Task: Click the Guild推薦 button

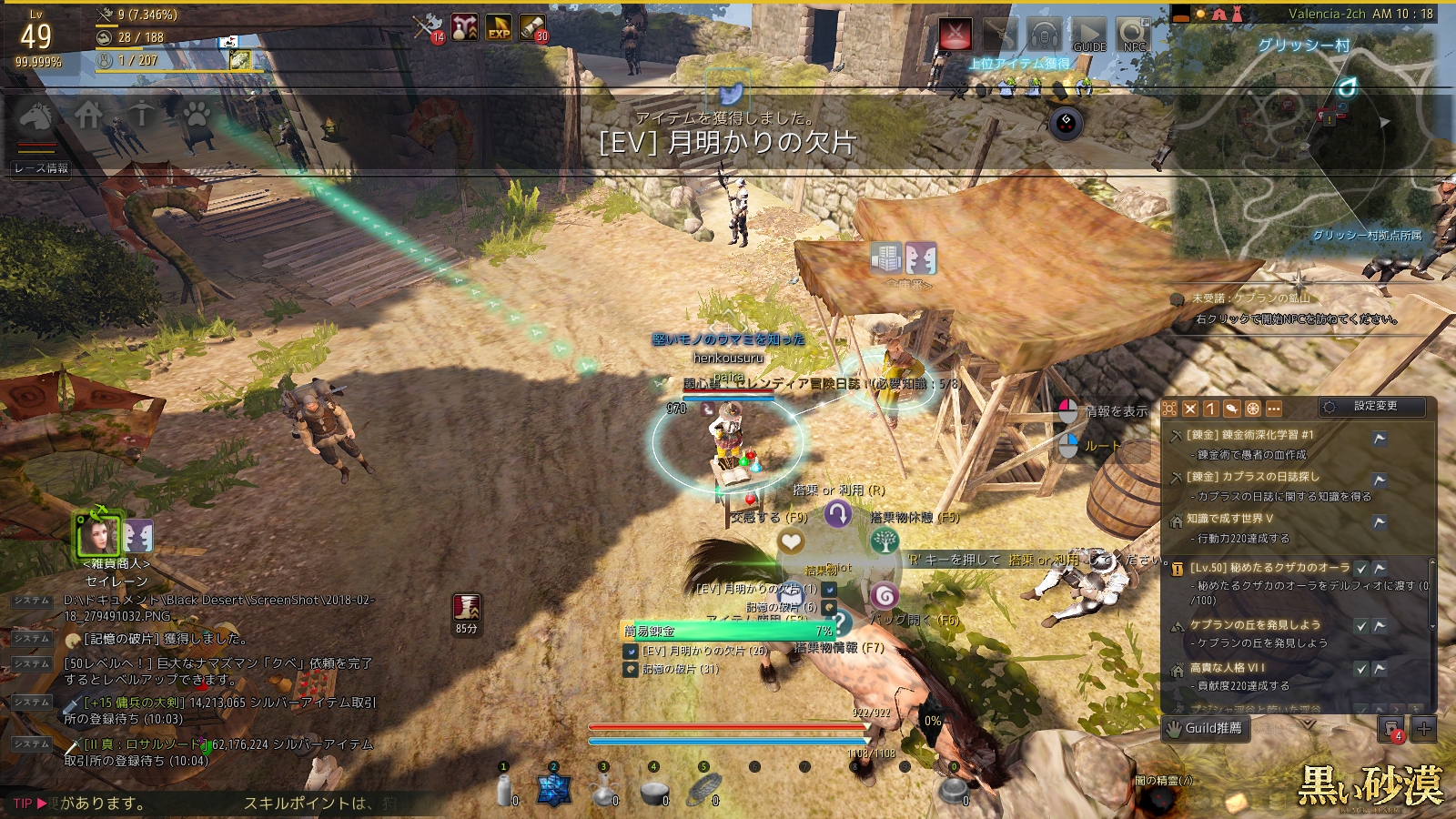Action: [x=1205, y=728]
